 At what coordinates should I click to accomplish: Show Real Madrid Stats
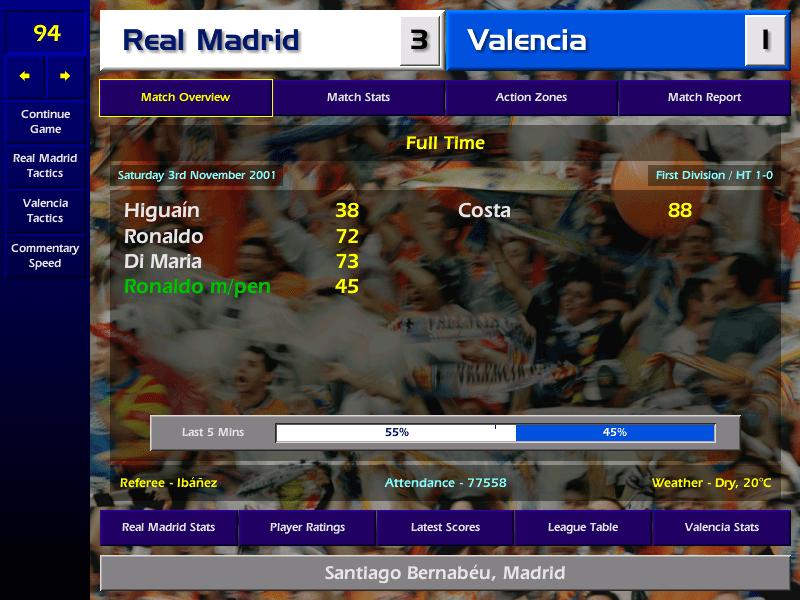168,527
